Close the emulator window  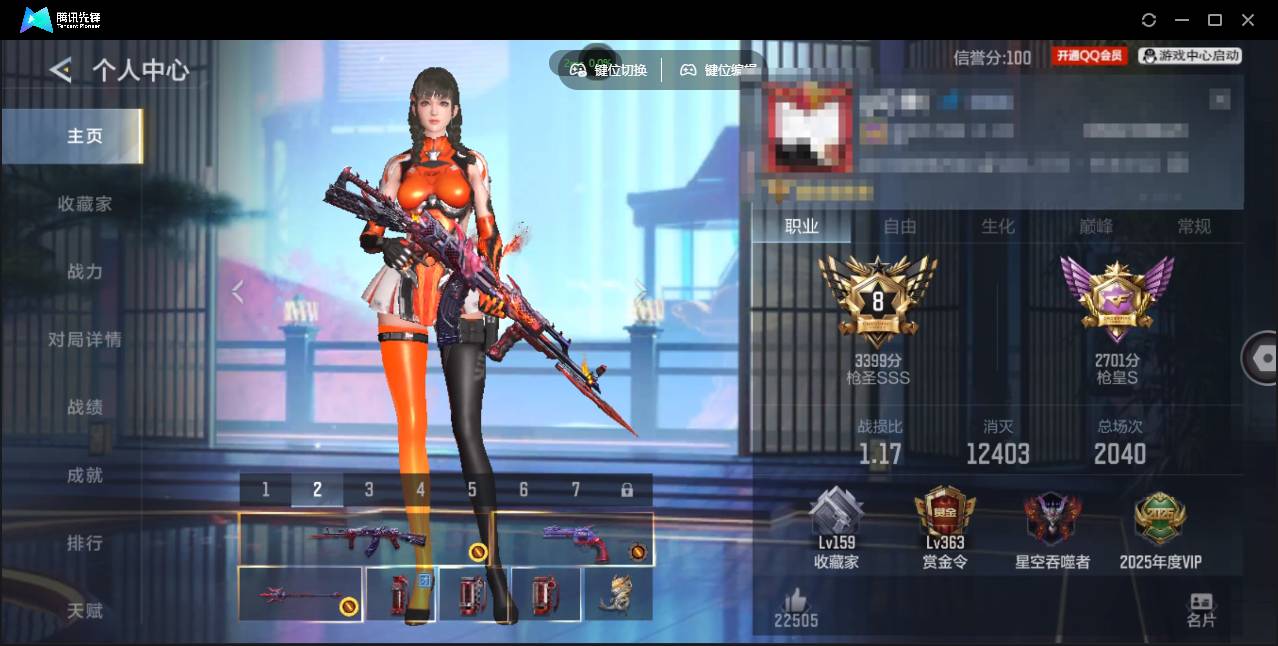(x=1248, y=20)
